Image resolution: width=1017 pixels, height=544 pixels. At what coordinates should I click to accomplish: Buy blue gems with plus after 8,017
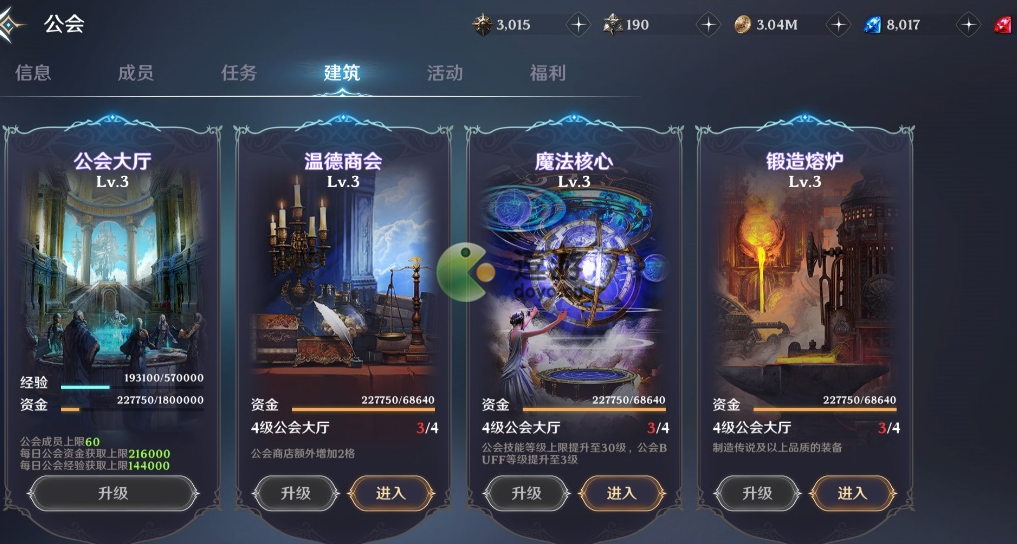(x=968, y=25)
